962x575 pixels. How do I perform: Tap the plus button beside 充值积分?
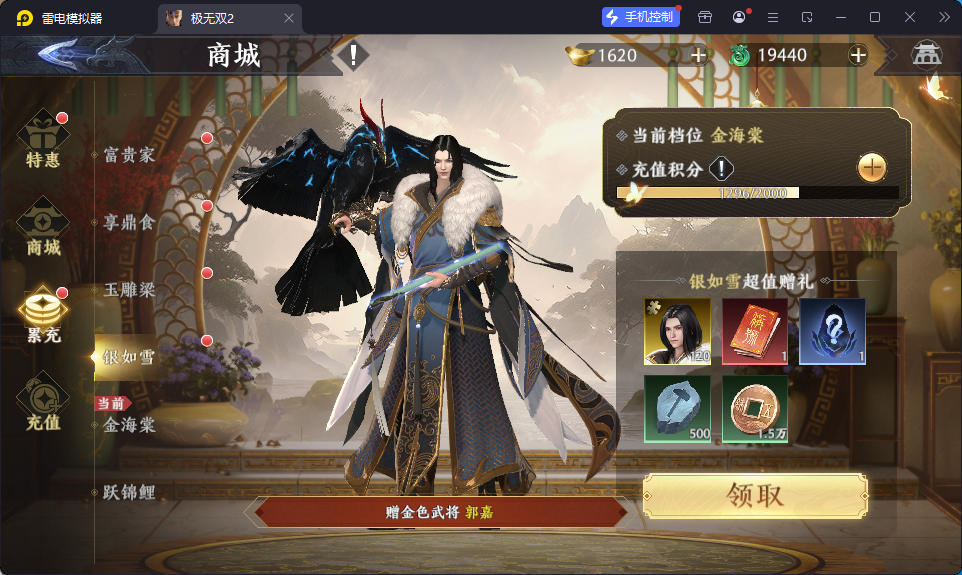871,168
